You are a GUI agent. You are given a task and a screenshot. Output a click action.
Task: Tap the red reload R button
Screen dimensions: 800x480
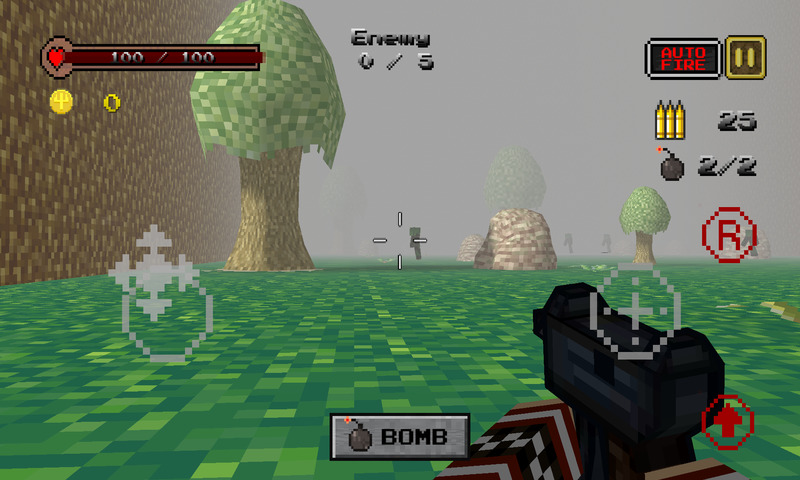[727, 235]
